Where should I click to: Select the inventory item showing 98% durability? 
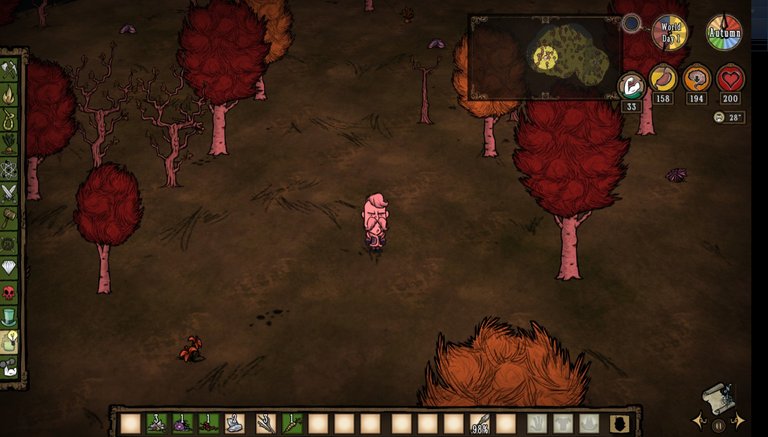pyautogui.click(x=479, y=423)
